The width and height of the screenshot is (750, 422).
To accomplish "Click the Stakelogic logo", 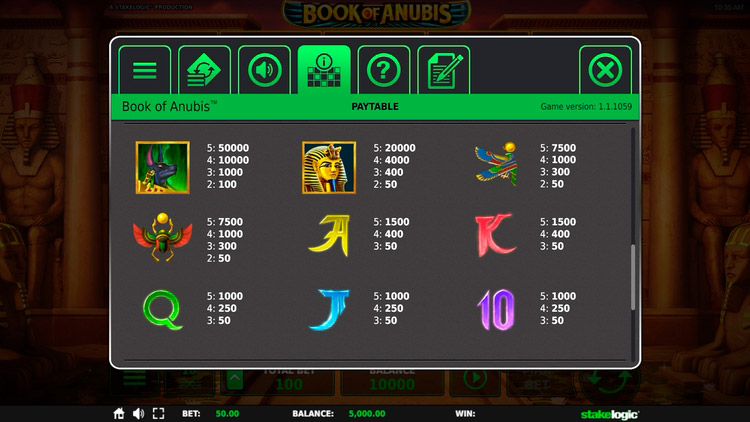I will pyautogui.click(x=610, y=413).
